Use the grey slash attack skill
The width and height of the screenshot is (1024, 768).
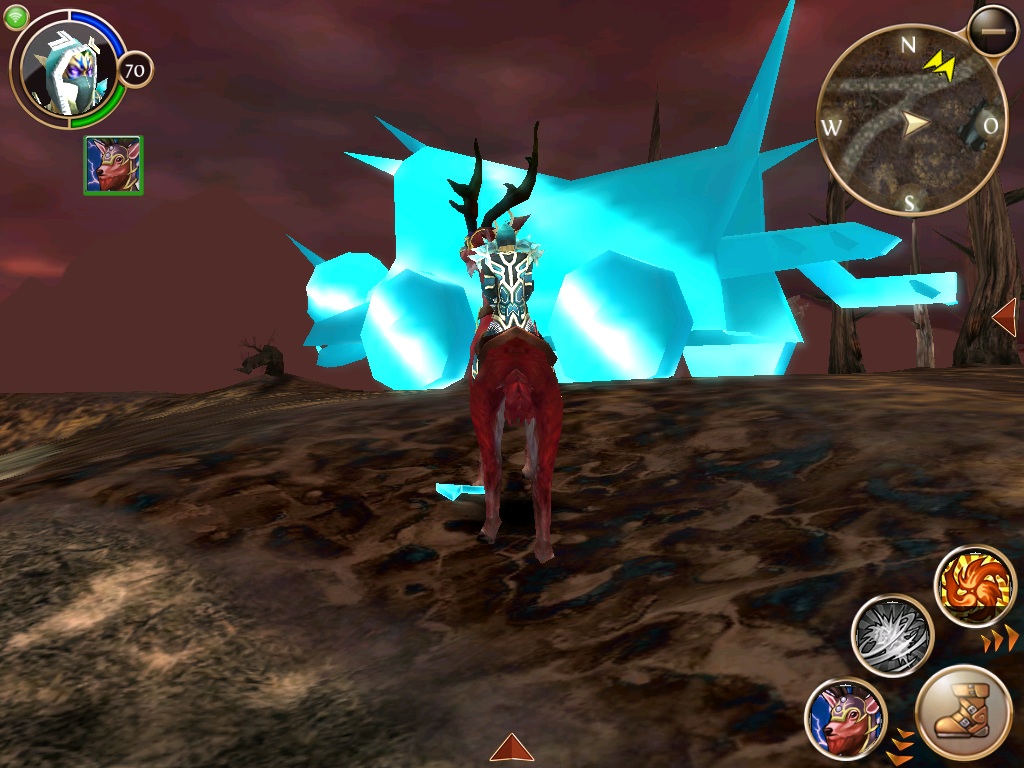tap(892, 636)
